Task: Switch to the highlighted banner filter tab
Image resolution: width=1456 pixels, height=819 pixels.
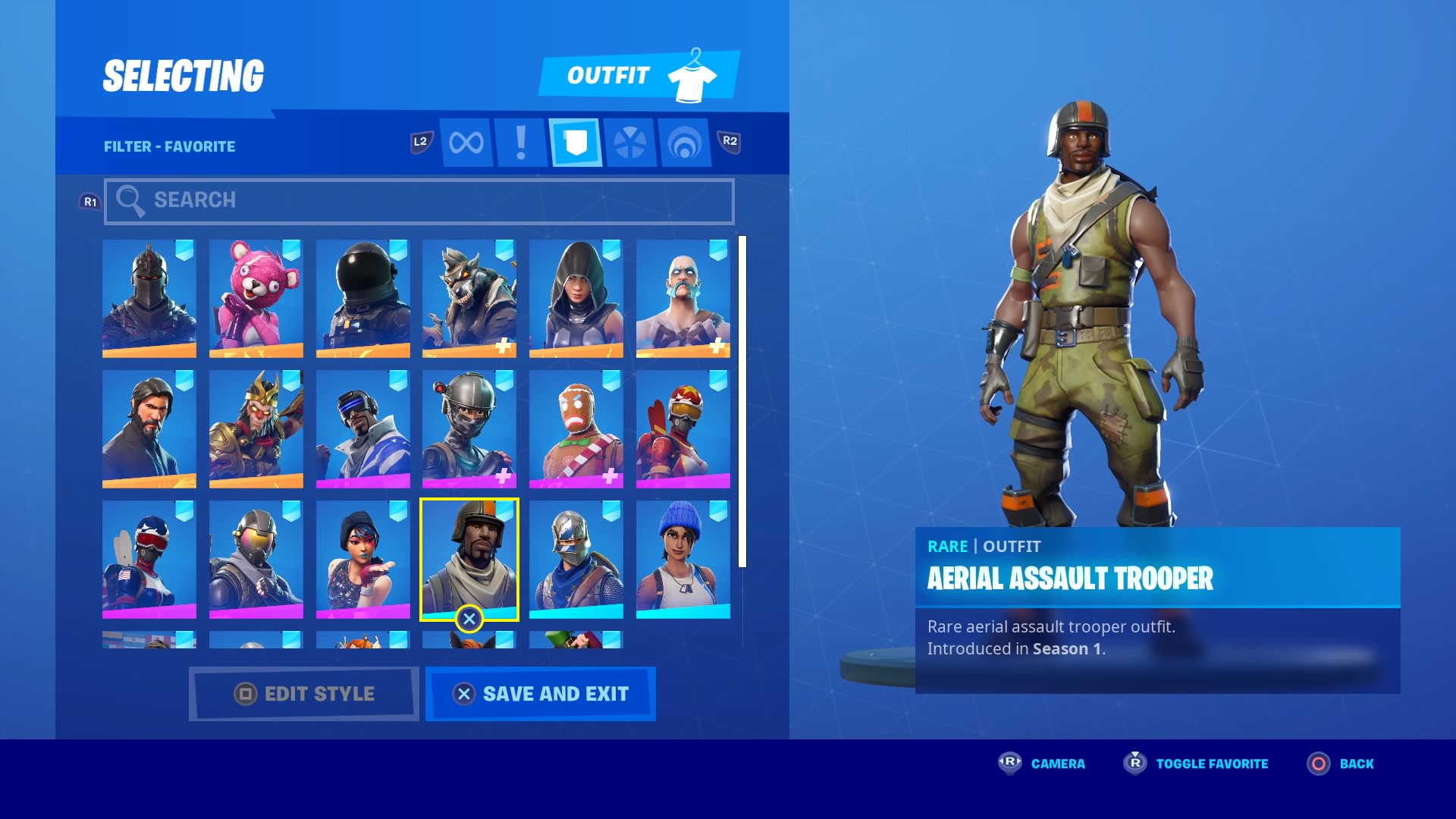Action: click(x=575, y=141)
